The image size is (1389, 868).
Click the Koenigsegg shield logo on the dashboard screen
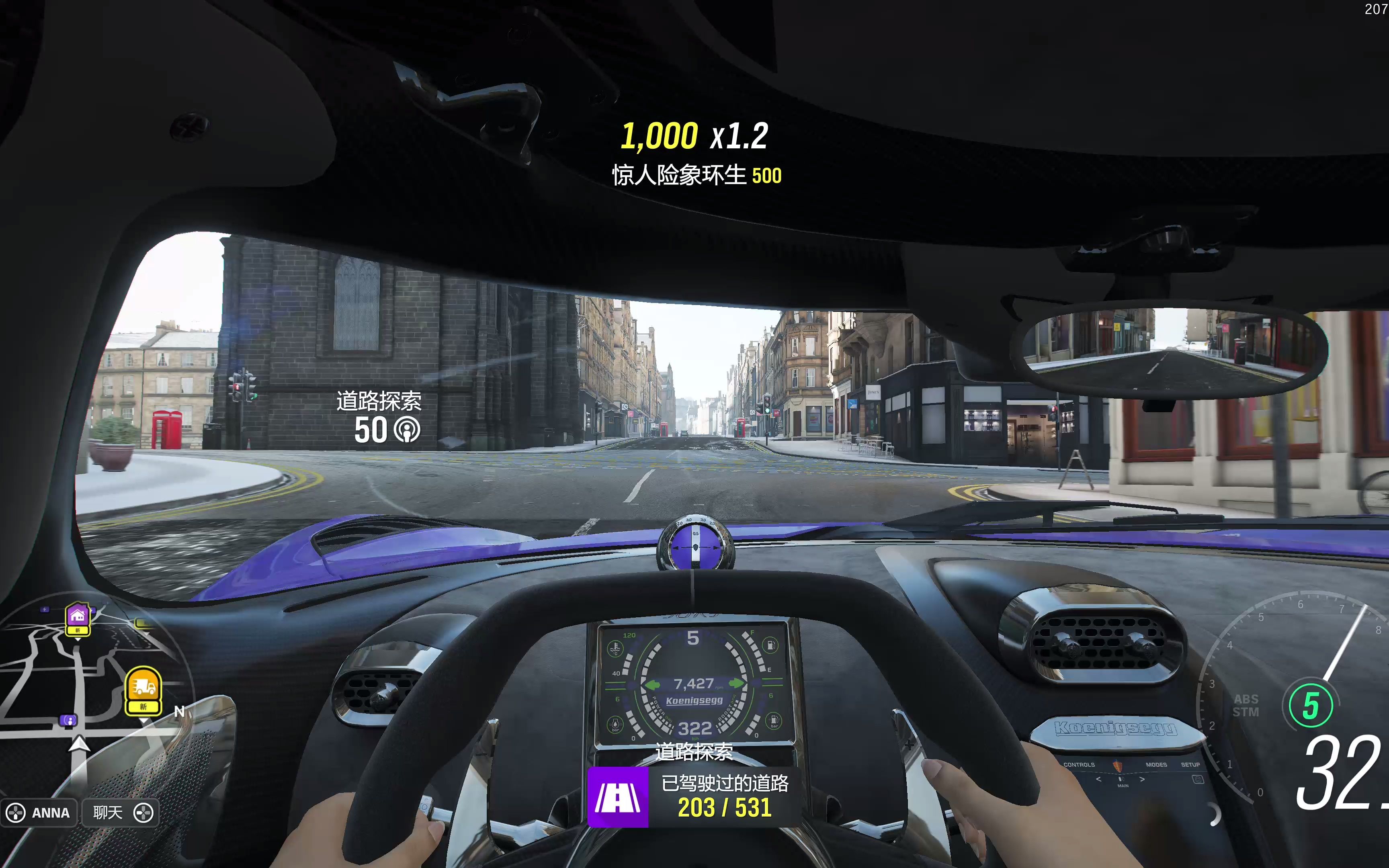pyautogui.click(x=1118, y=766)
